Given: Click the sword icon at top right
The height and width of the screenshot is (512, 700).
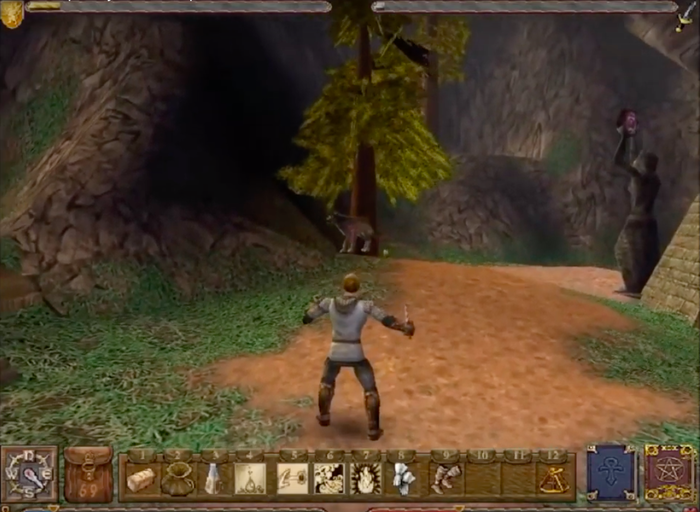Looking at the screenshot, I should [687, 10].
